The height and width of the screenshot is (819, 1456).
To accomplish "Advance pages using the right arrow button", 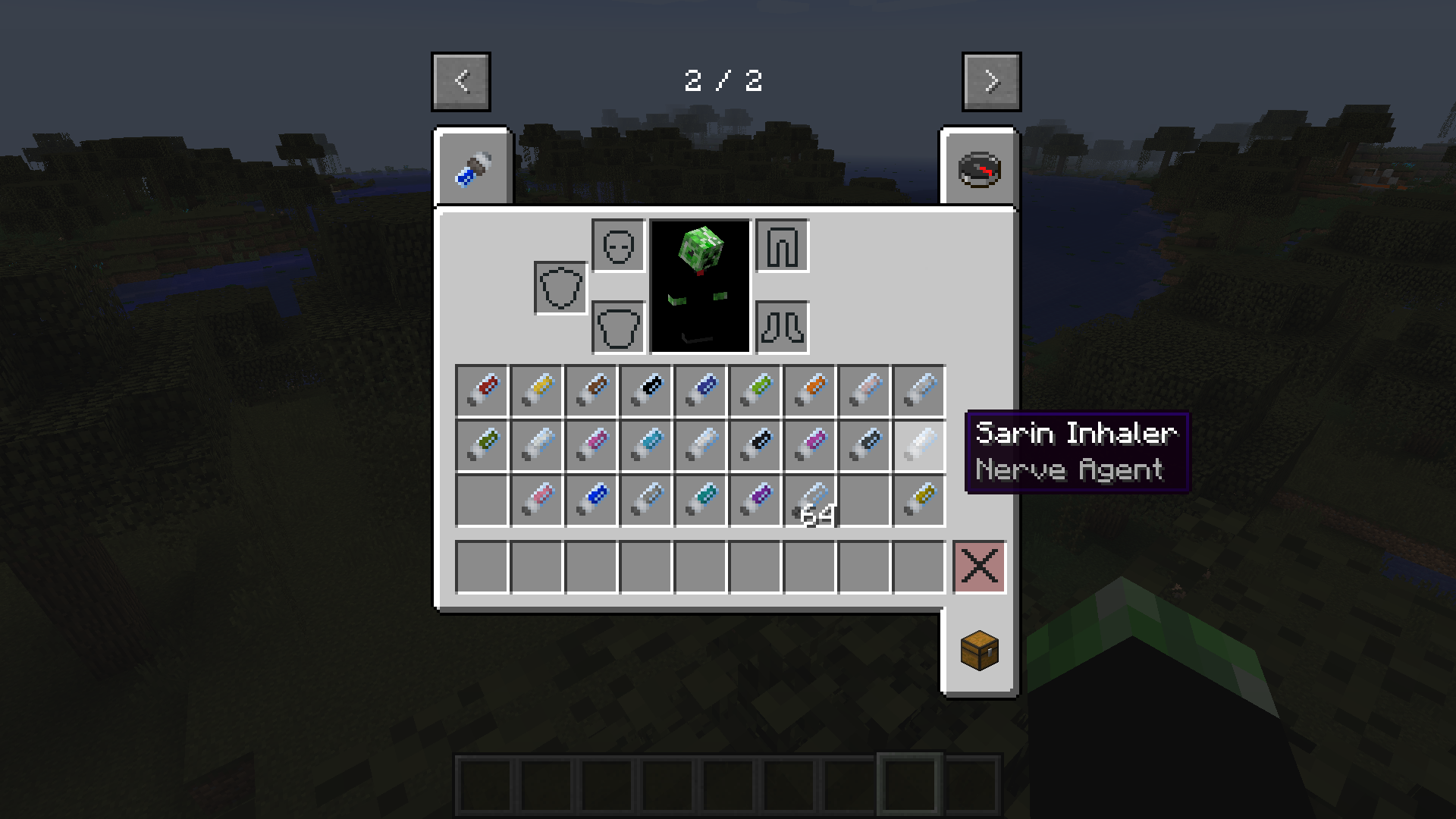I will pos(990,81).
